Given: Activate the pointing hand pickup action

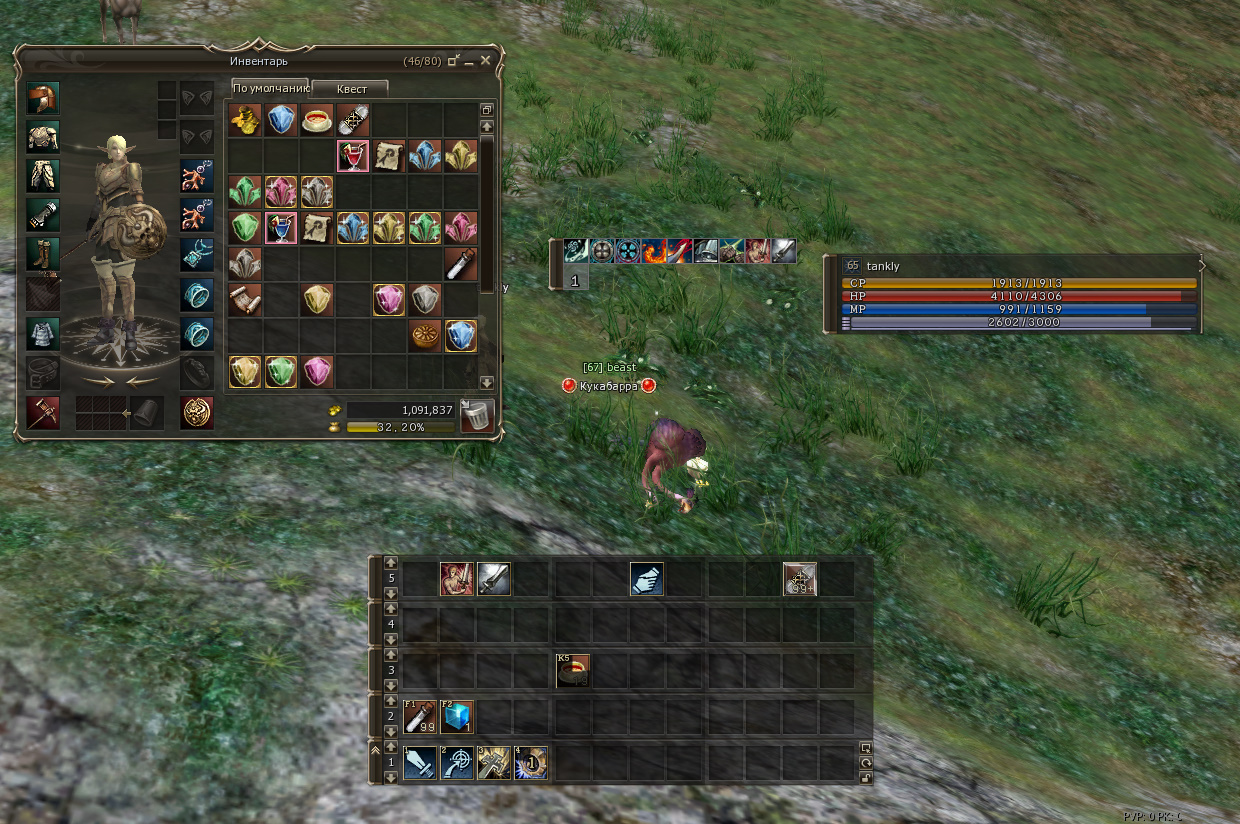Looking at the screenshot, I should click(x=647, y=579).
